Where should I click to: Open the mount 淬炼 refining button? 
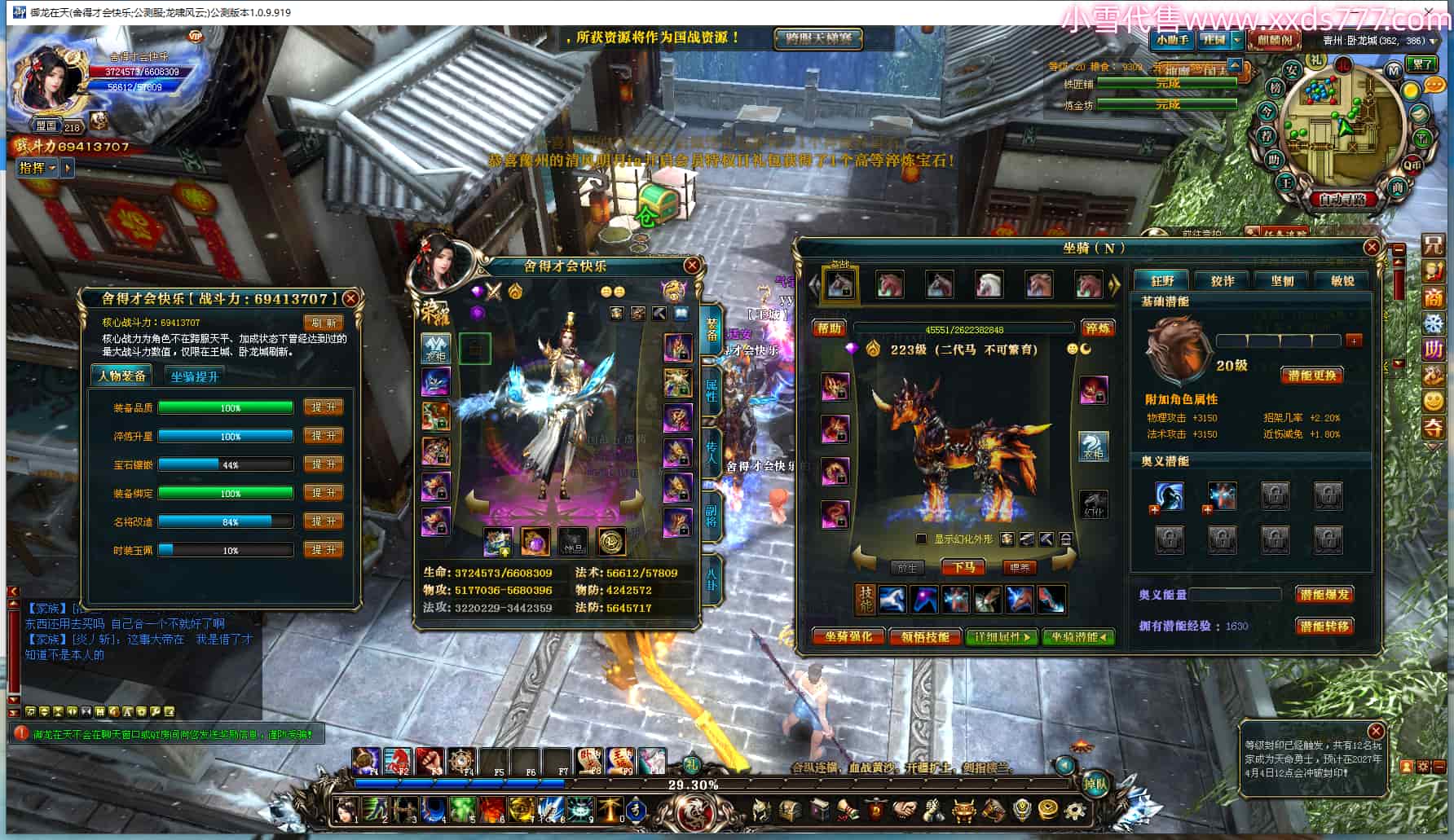1097,328
